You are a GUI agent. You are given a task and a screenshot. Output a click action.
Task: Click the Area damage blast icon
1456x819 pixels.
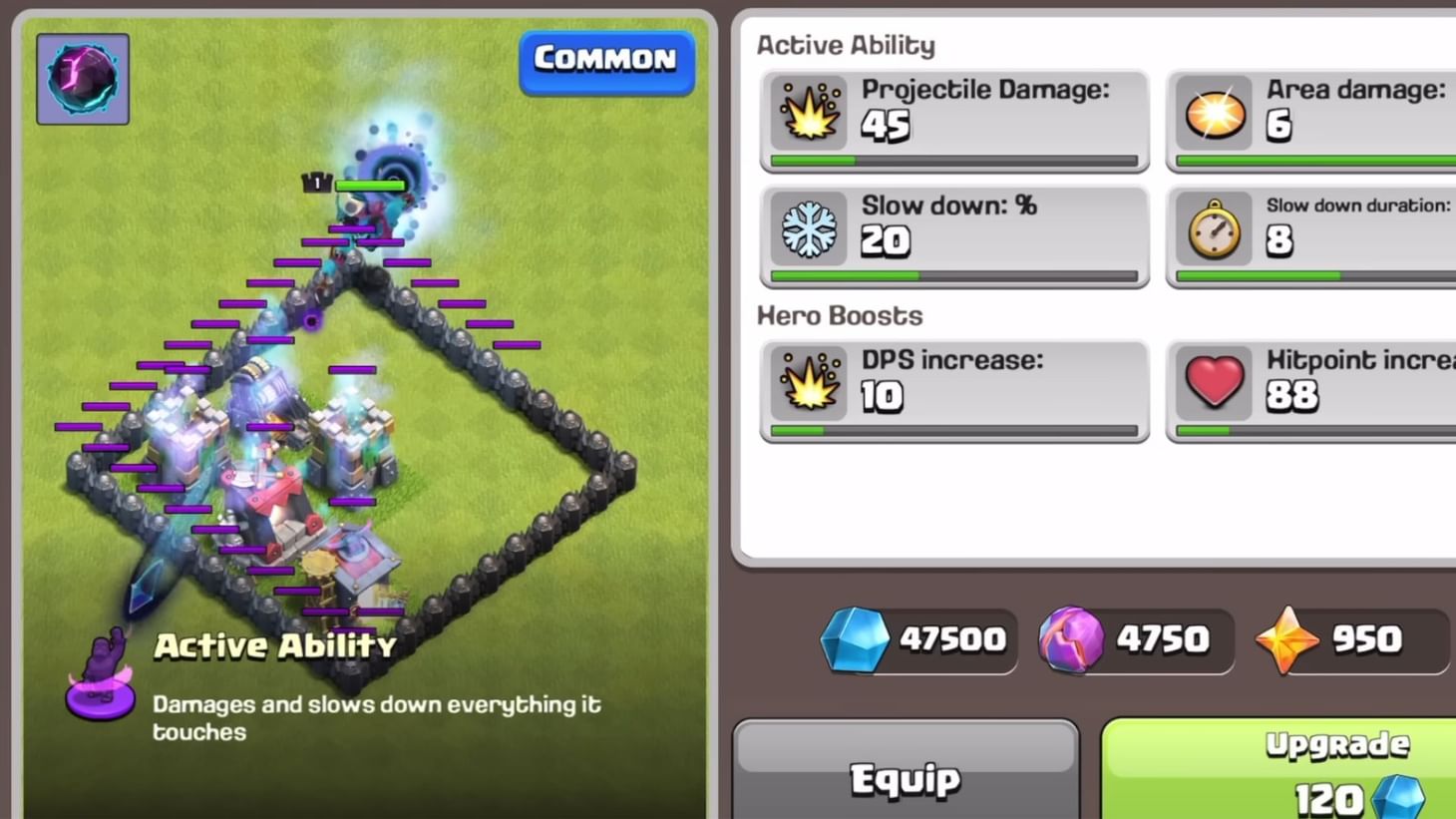pos(1214,113)
